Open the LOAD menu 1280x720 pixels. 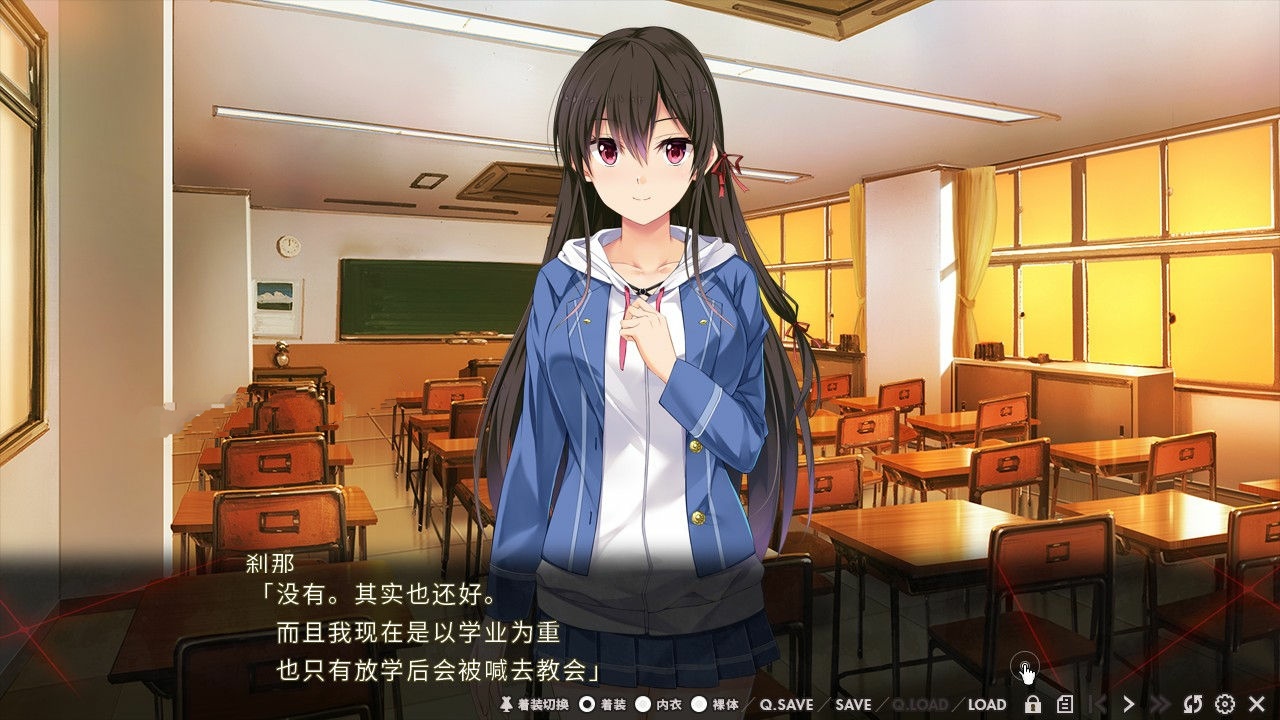coord(987,705)
